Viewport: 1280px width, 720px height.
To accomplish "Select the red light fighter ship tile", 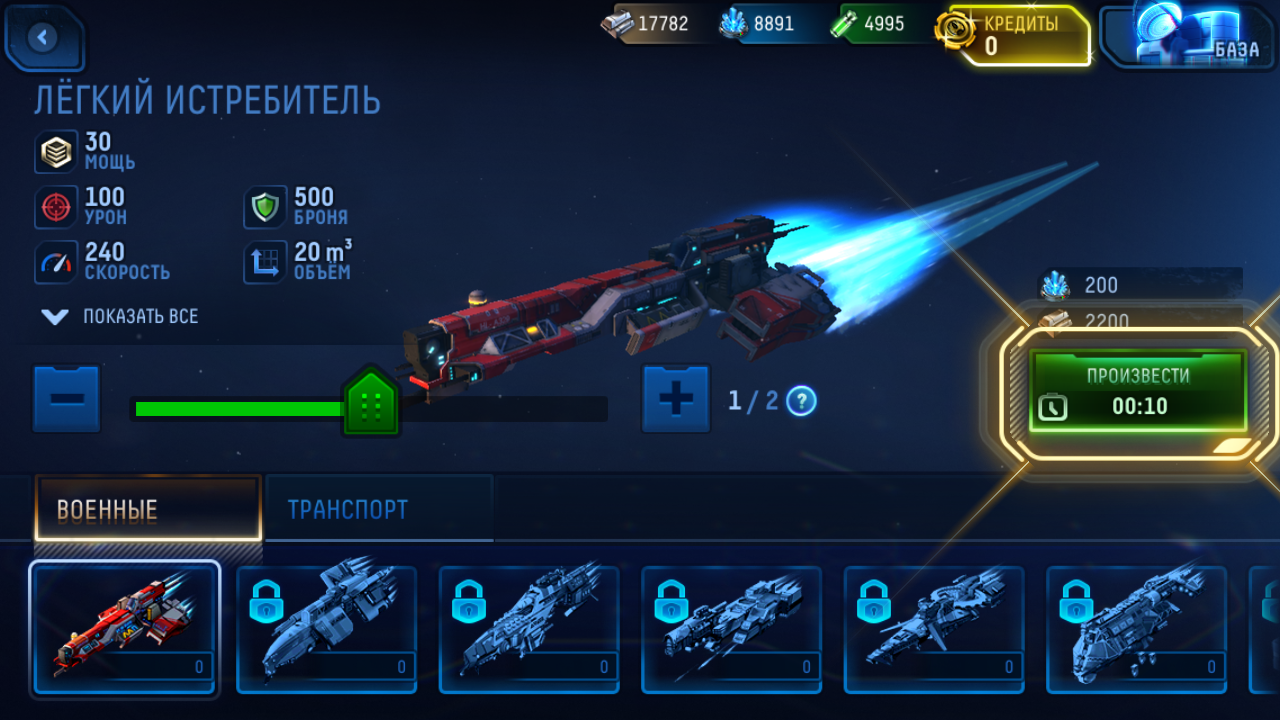I will [125, 627].
